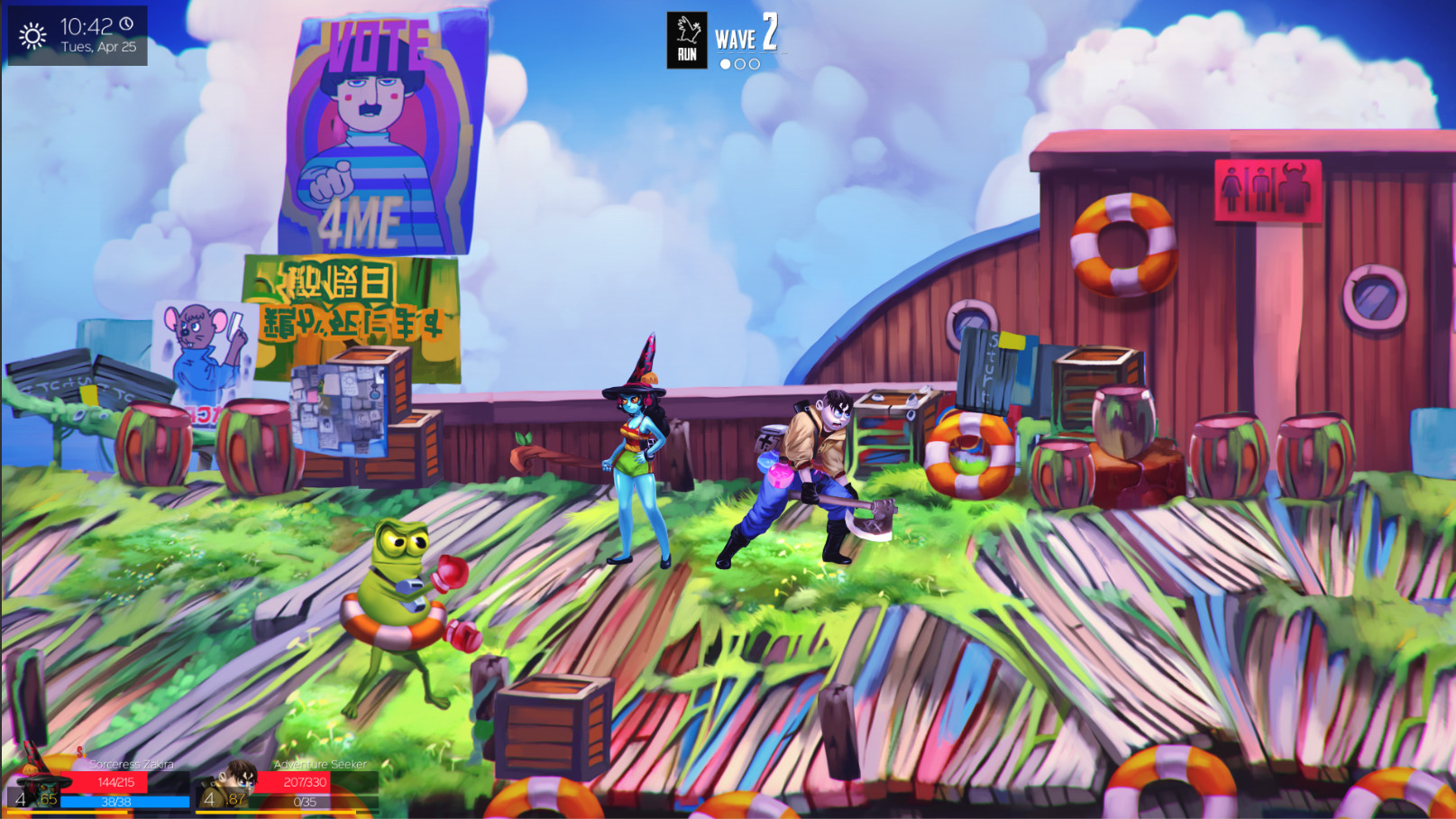
Task: Click the Sorceress Zakira name label
Action: 132,764
